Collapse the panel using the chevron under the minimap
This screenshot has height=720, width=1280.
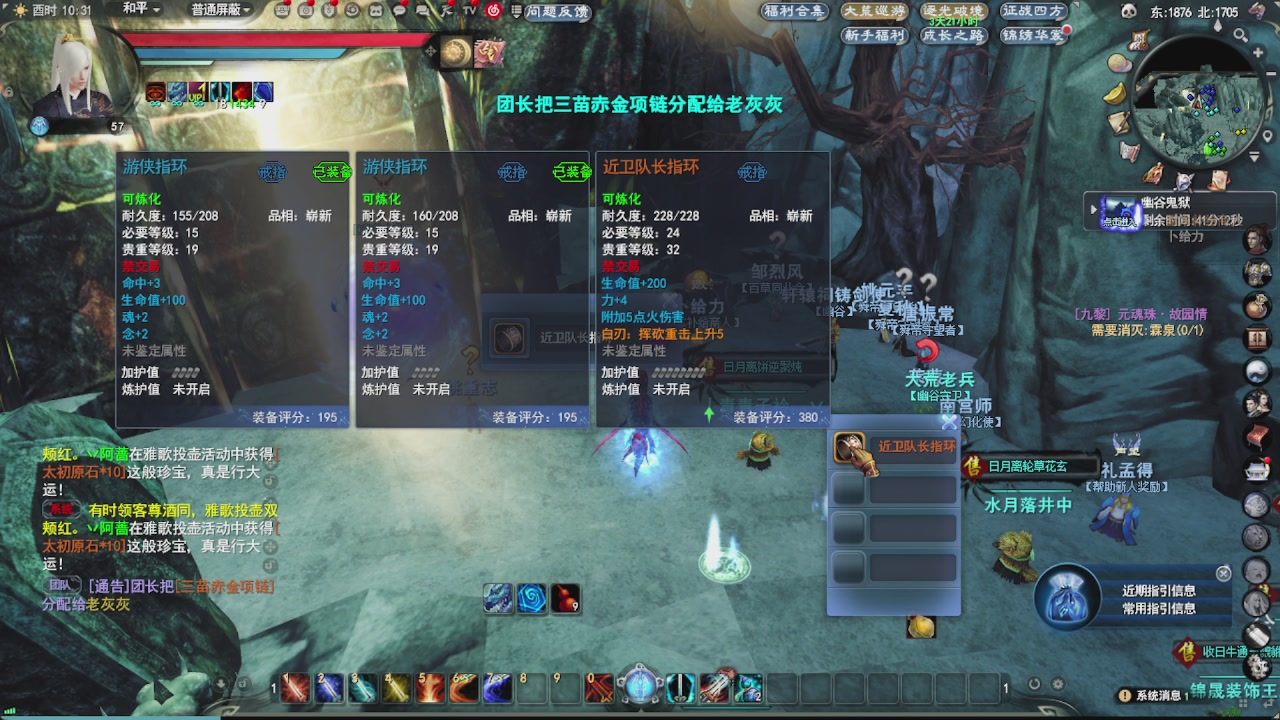[1255, 154]
